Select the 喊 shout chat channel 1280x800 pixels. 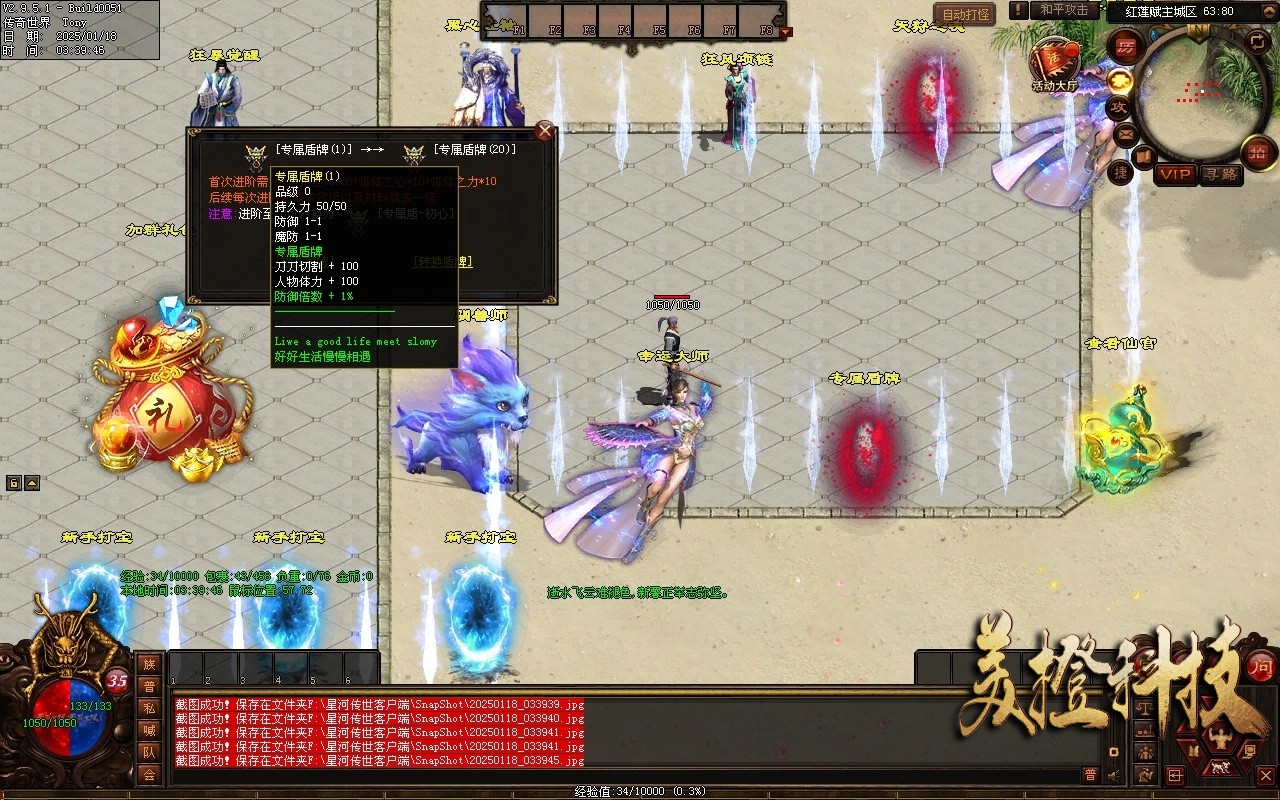click(149, 730)
